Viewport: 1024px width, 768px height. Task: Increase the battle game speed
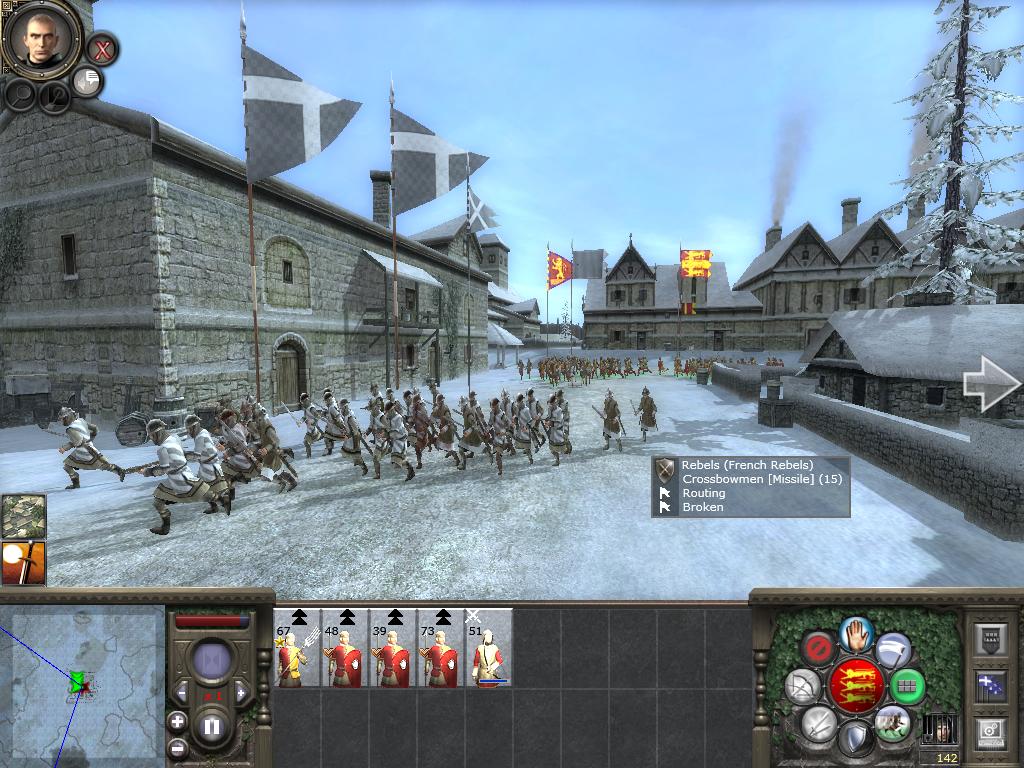click(240, 691)
